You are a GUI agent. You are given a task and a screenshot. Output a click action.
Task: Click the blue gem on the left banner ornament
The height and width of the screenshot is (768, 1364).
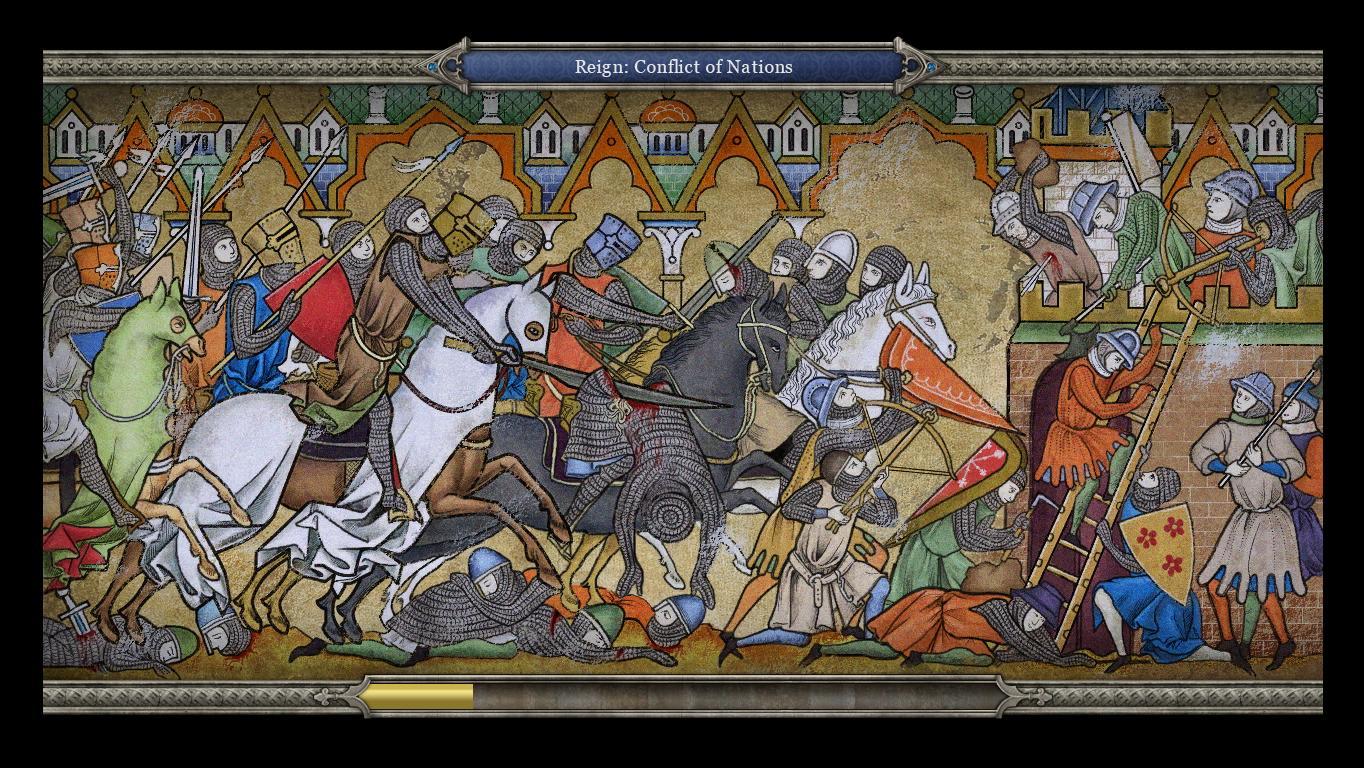(430, 67)
